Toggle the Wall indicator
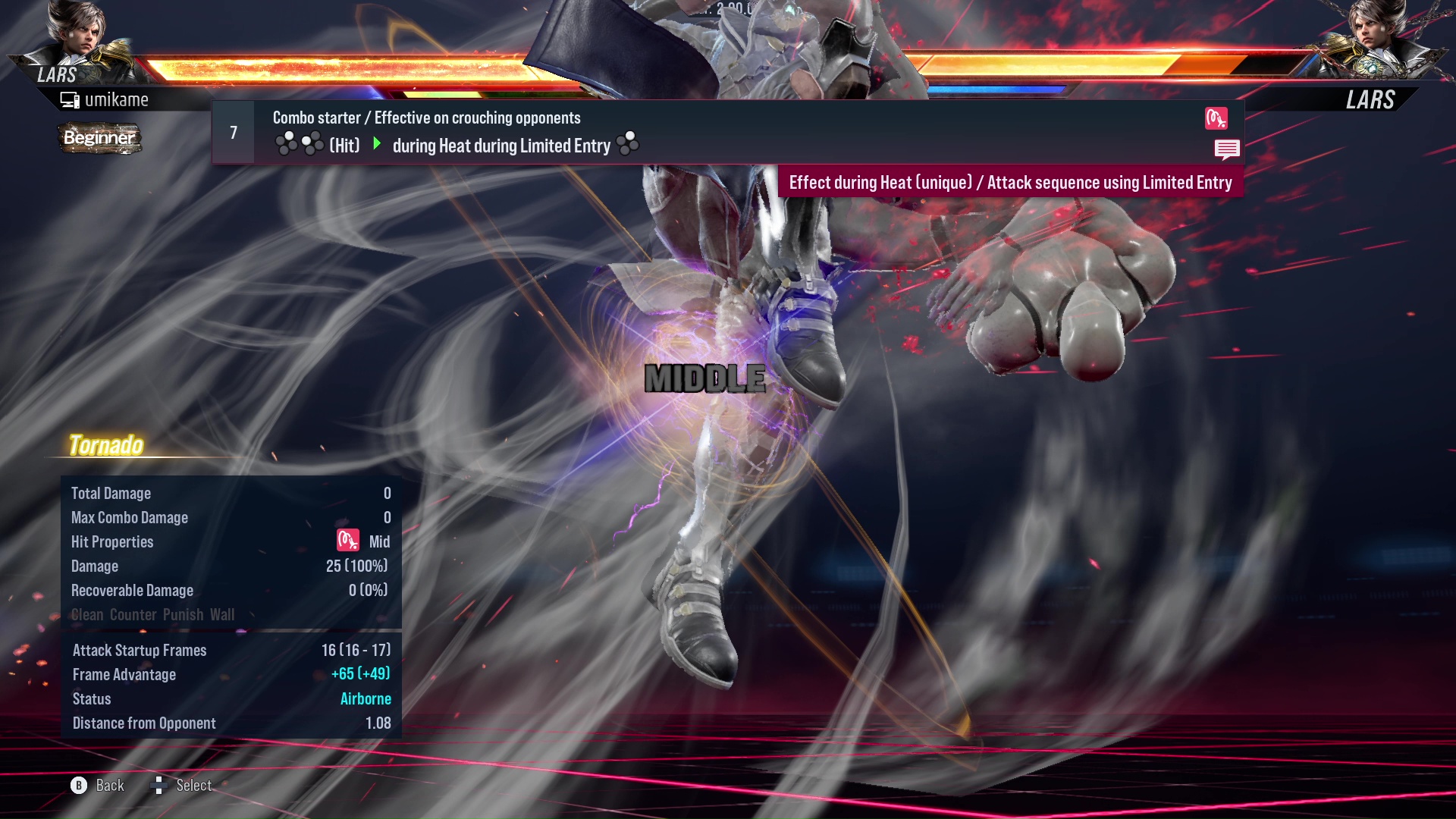Screen dimensions: 1456x819 coord(224,614)
